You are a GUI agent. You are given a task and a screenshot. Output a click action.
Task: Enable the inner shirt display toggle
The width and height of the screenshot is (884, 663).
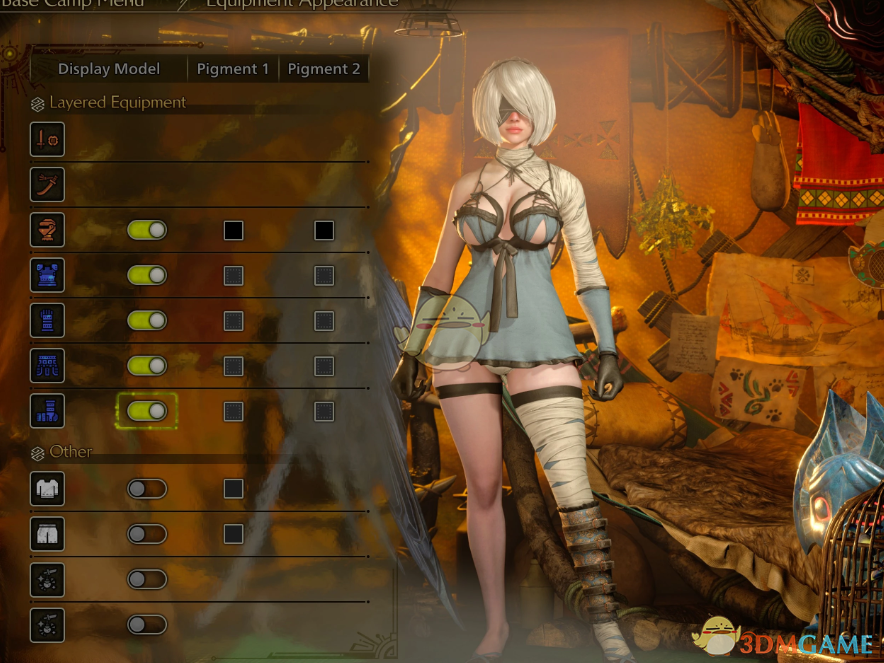coord(147,488)
